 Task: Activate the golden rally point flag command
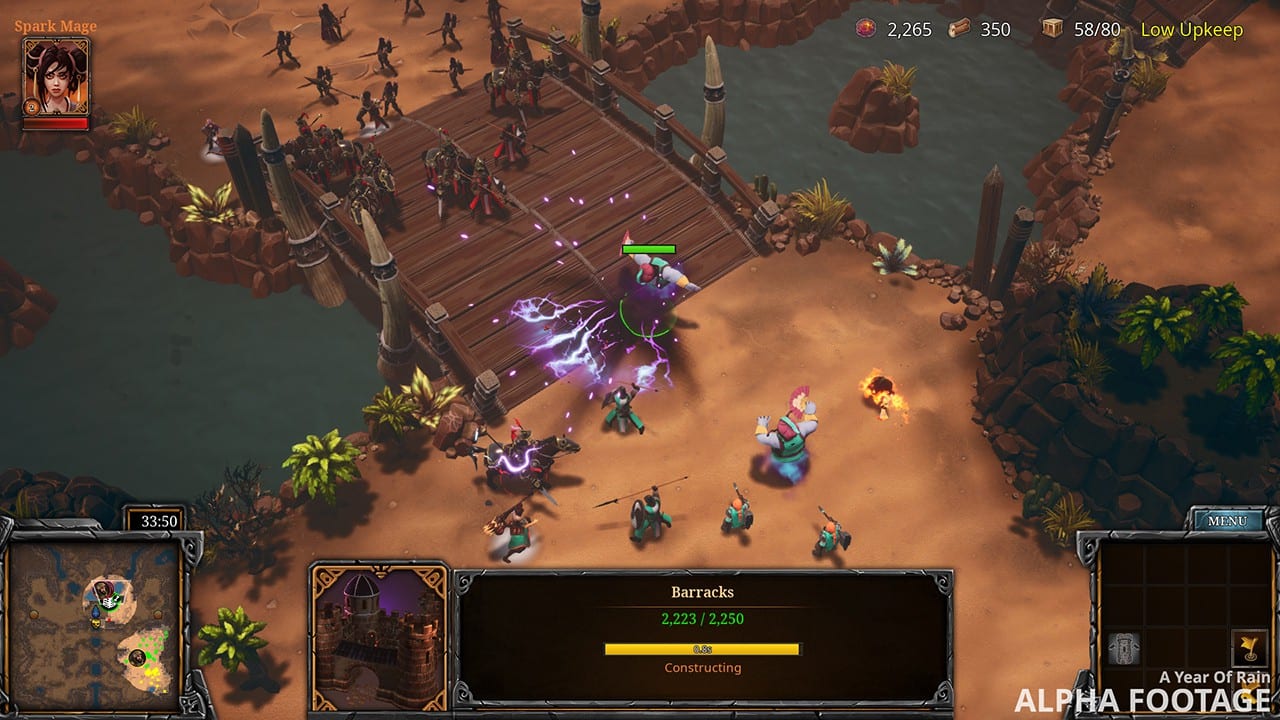pos(1247,647)
